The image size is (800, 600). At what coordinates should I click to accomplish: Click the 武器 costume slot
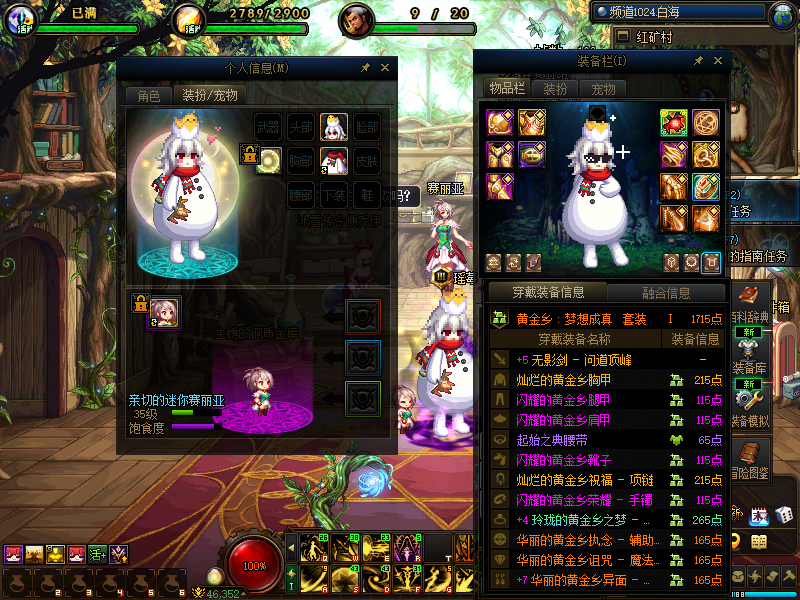click(x=268, y=127)
